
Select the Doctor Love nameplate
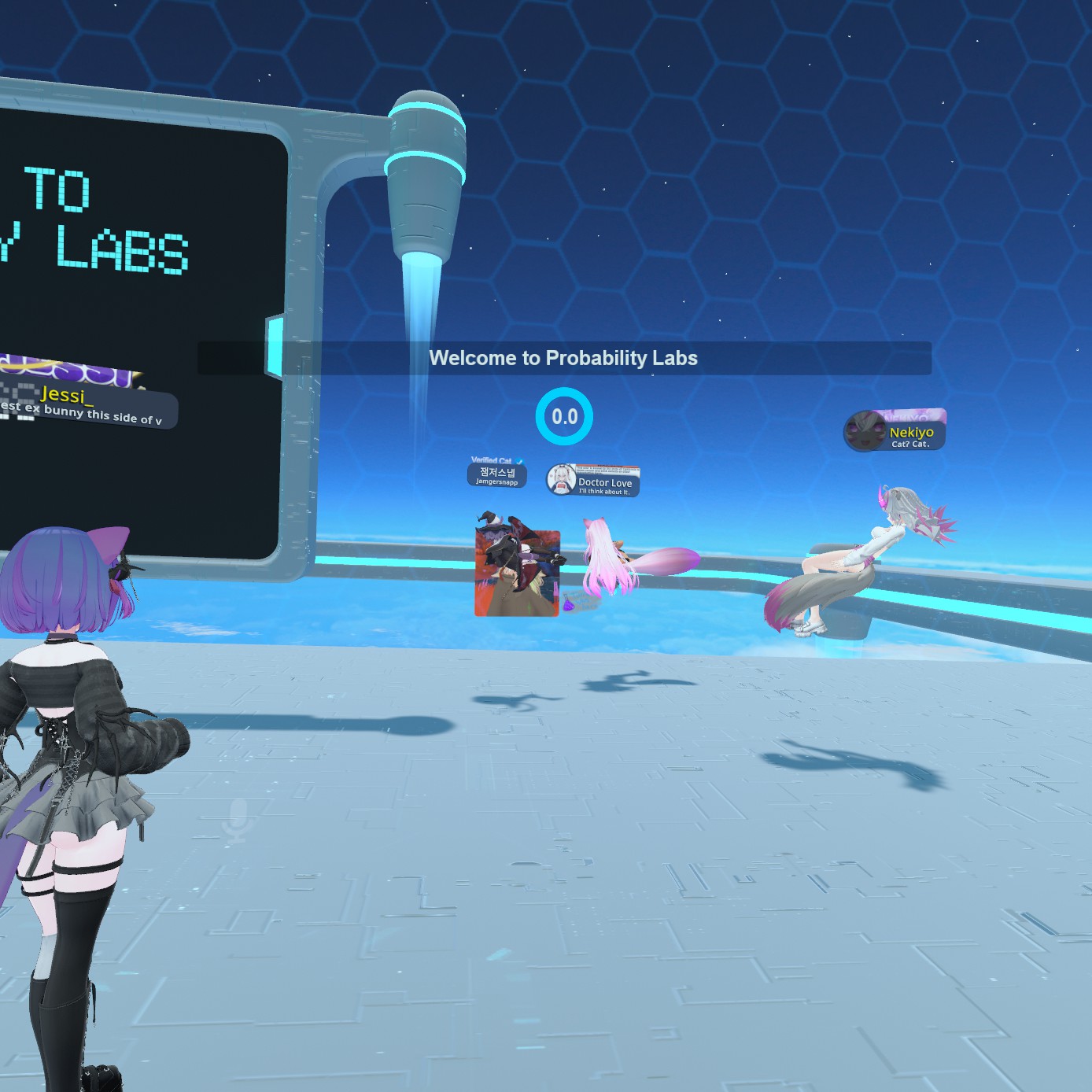click(593, 481)
